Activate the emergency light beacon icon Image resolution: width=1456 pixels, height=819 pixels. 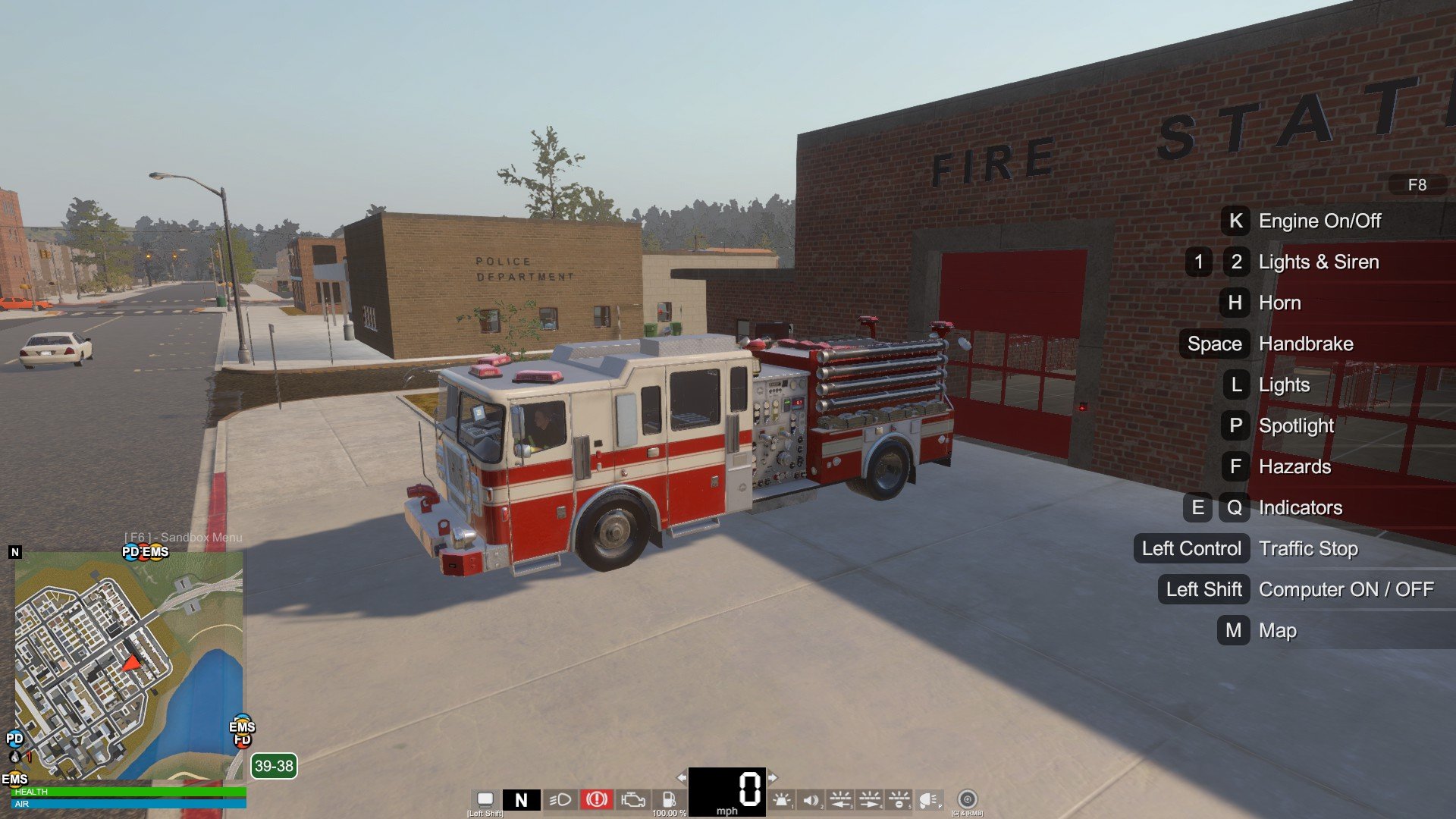tap(782, 799)
